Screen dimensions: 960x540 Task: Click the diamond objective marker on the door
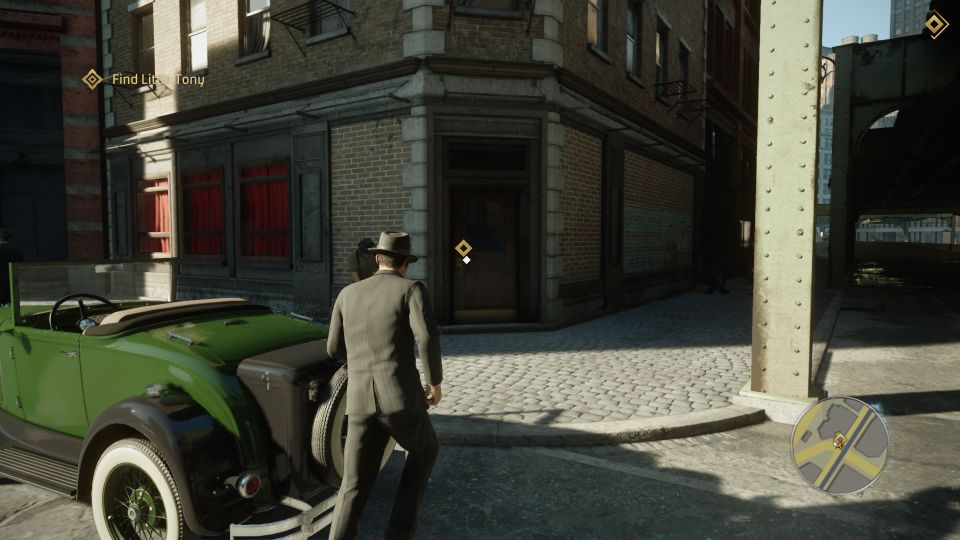pyautogui.click(x=463, y=248)
